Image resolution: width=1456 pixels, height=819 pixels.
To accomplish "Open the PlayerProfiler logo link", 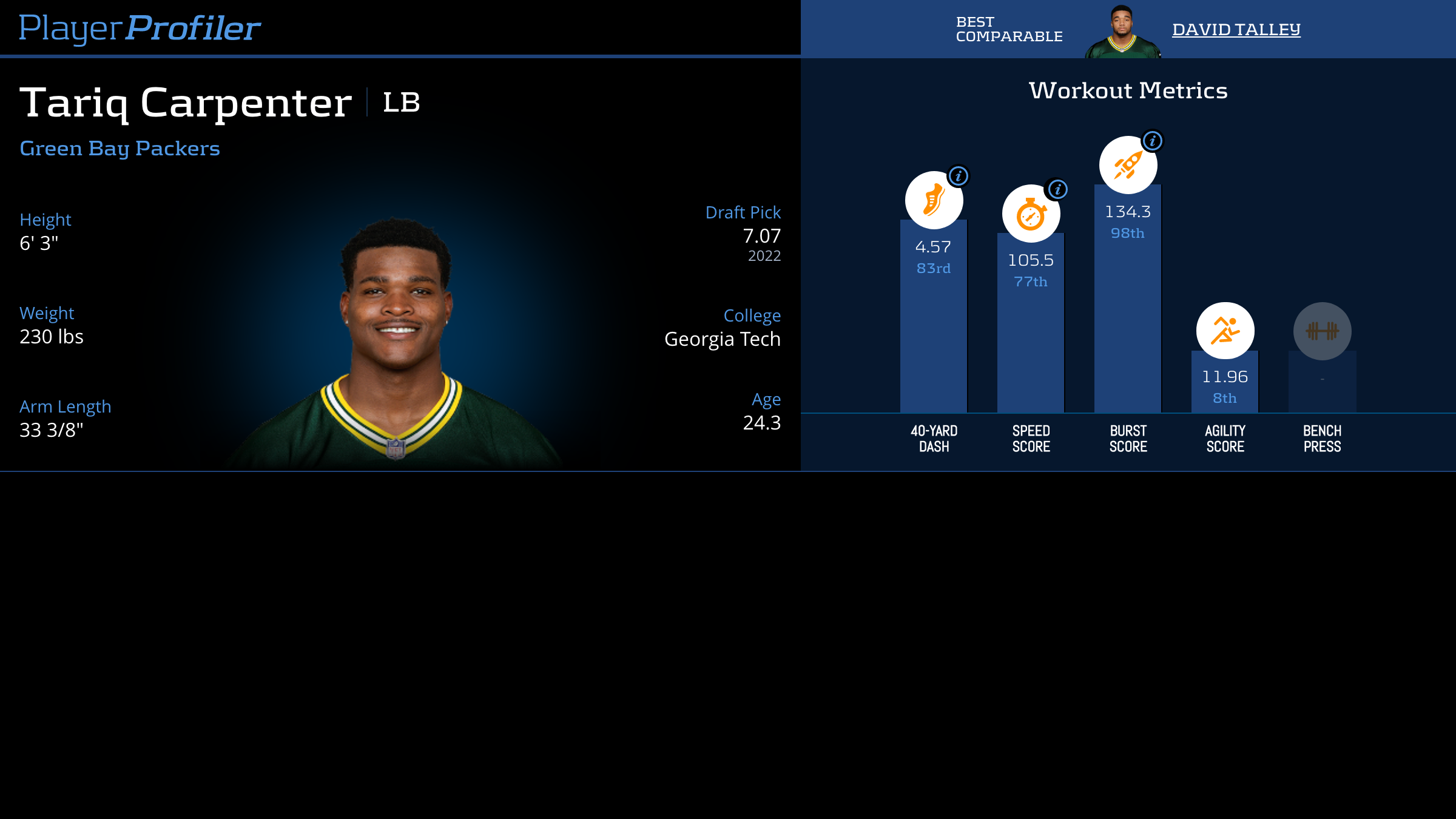I will (140, 28).
